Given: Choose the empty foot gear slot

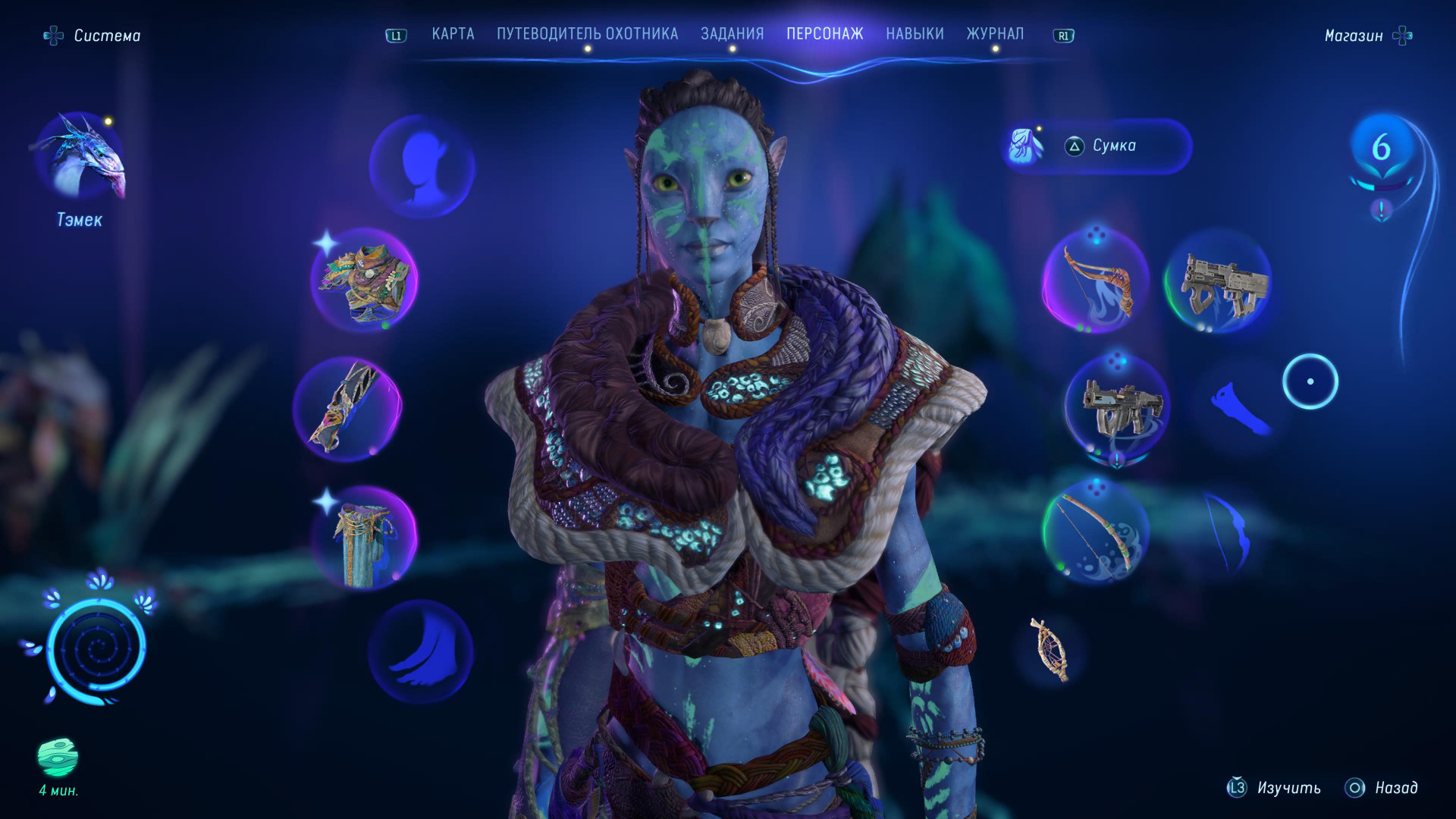Looking at the screenshot, I should coord(422,651).
